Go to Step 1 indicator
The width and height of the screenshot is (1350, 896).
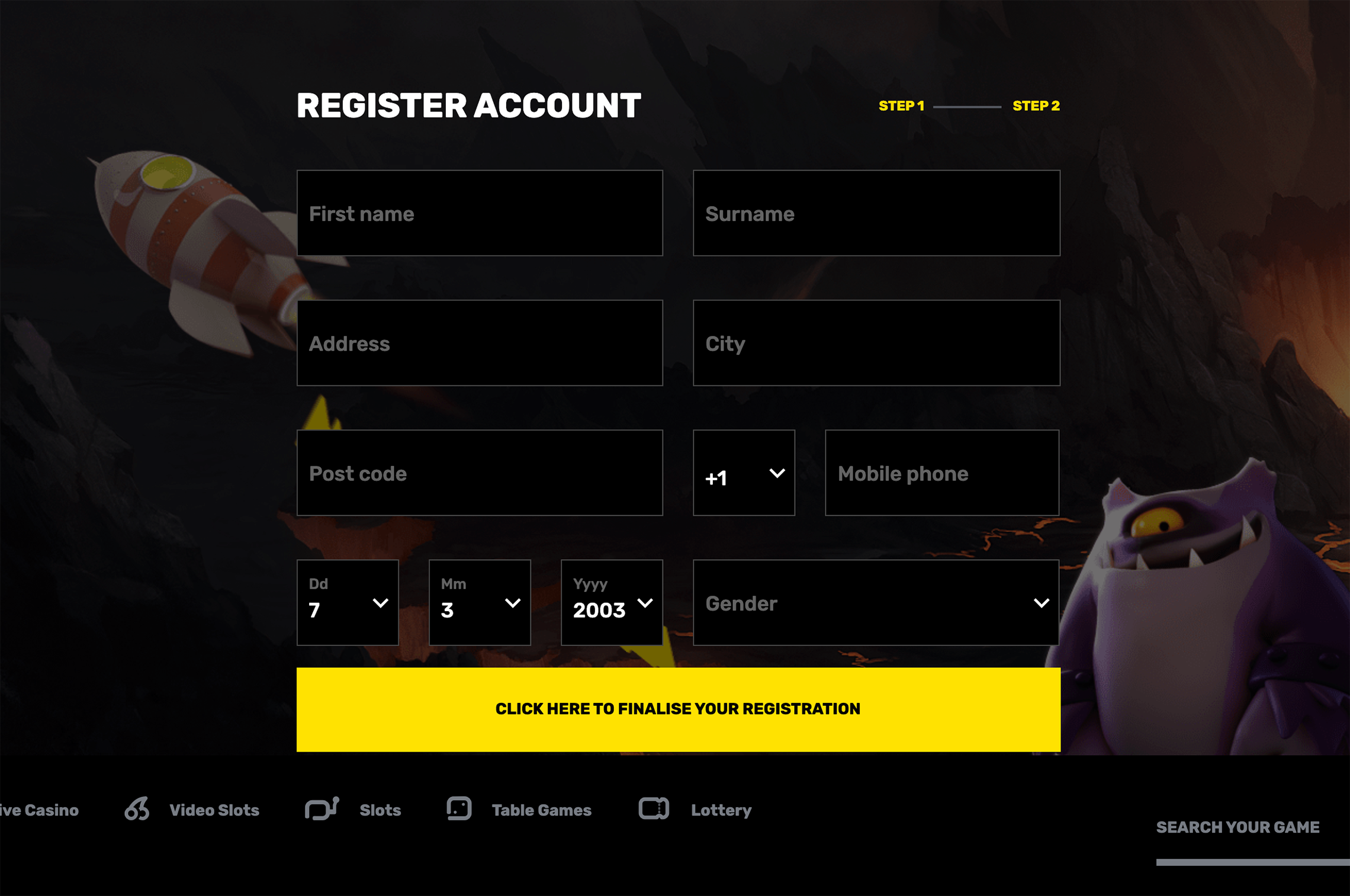pyautogui.click(x=901, y=106)
